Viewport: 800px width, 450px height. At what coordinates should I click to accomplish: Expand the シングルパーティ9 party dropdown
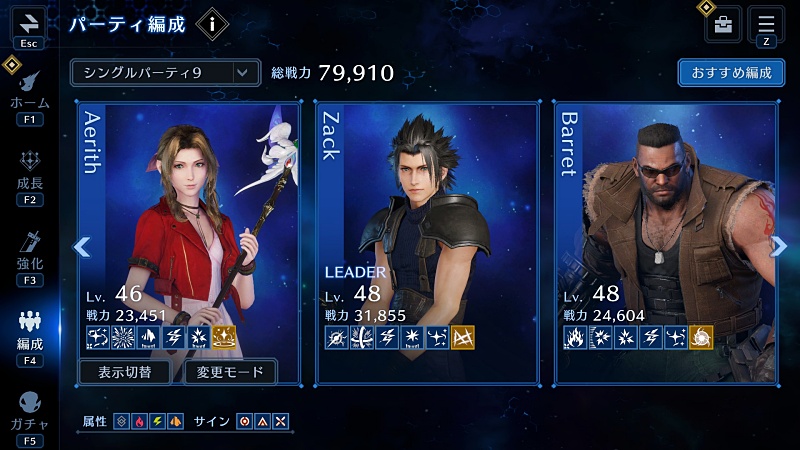(165, 72)
